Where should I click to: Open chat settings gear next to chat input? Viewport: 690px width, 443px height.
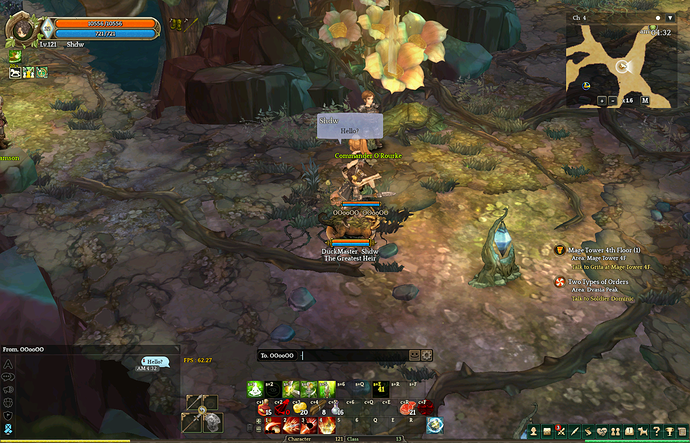(x=427, y=355)
